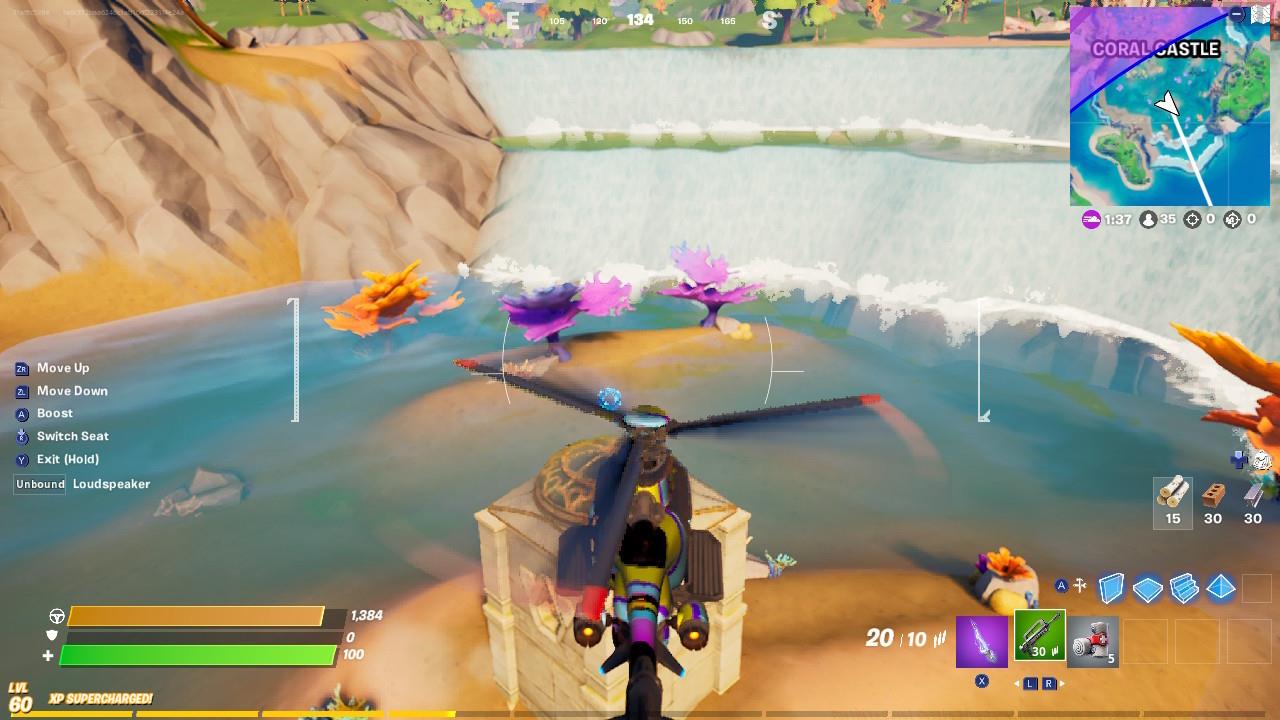
Task: Select the purple pickaxe in the hotbar
Action: click(x=981, y=640)
